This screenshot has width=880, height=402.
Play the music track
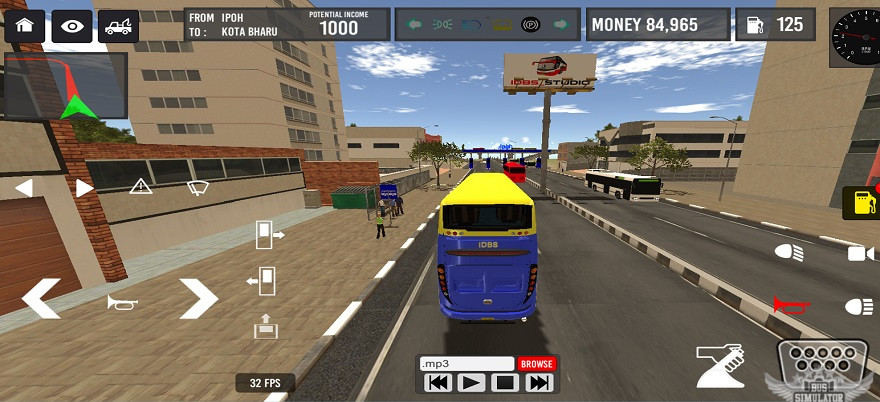(x=471, y=382)
